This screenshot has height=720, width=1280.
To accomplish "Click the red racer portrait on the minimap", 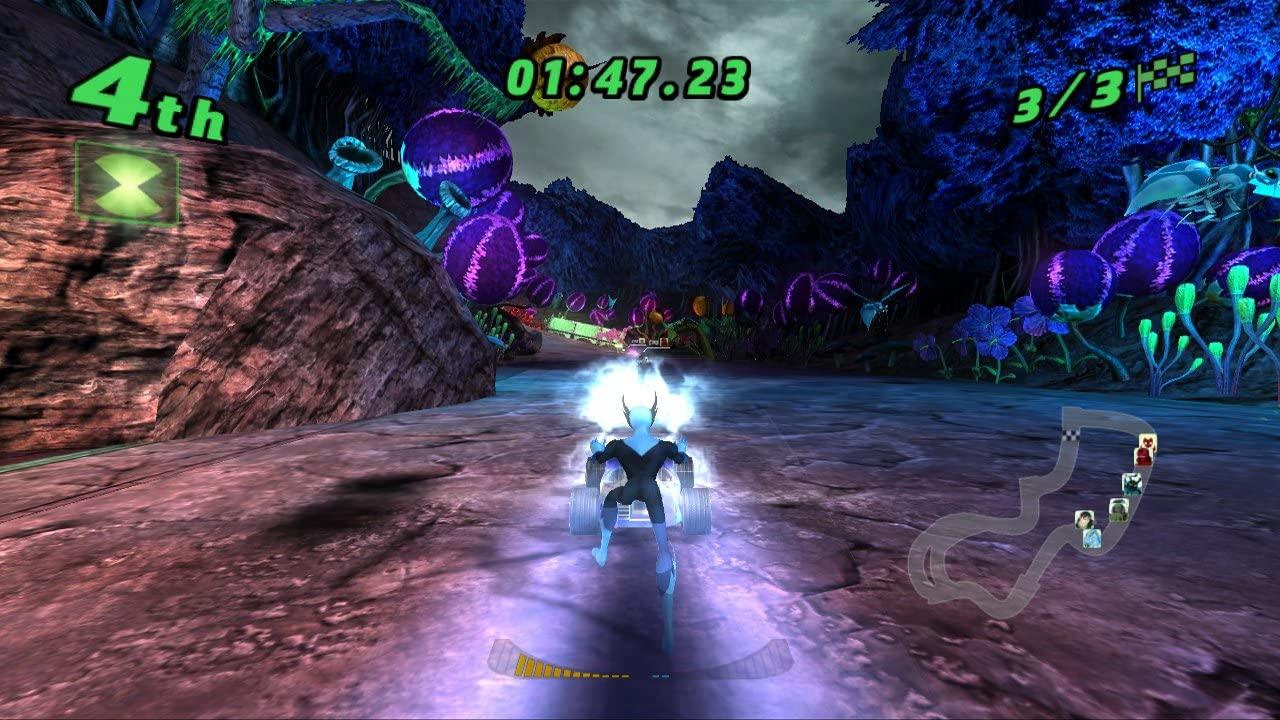I will point(1144,450).
